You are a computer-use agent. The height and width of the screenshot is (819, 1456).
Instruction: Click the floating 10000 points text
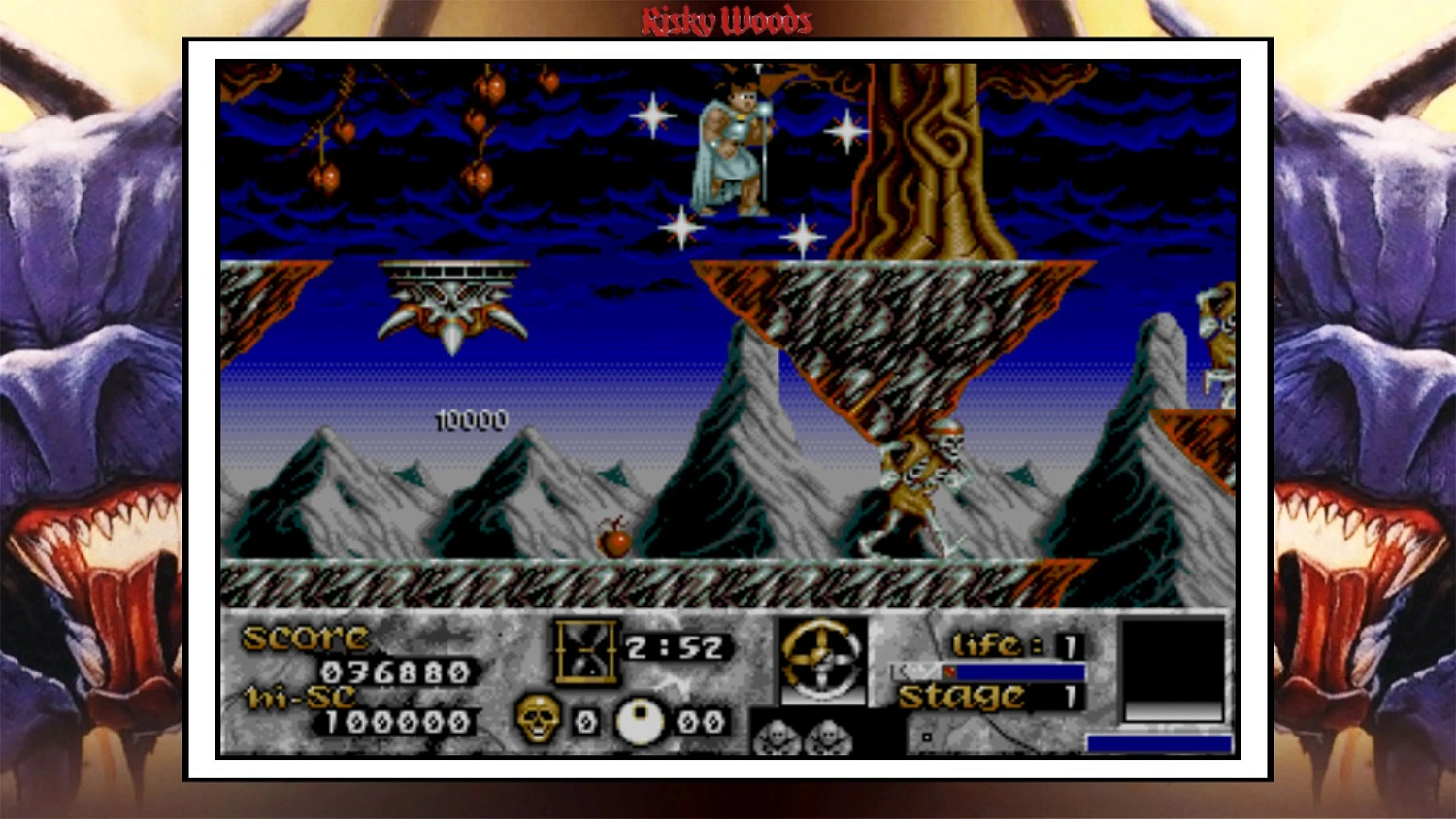click(469, 421)
